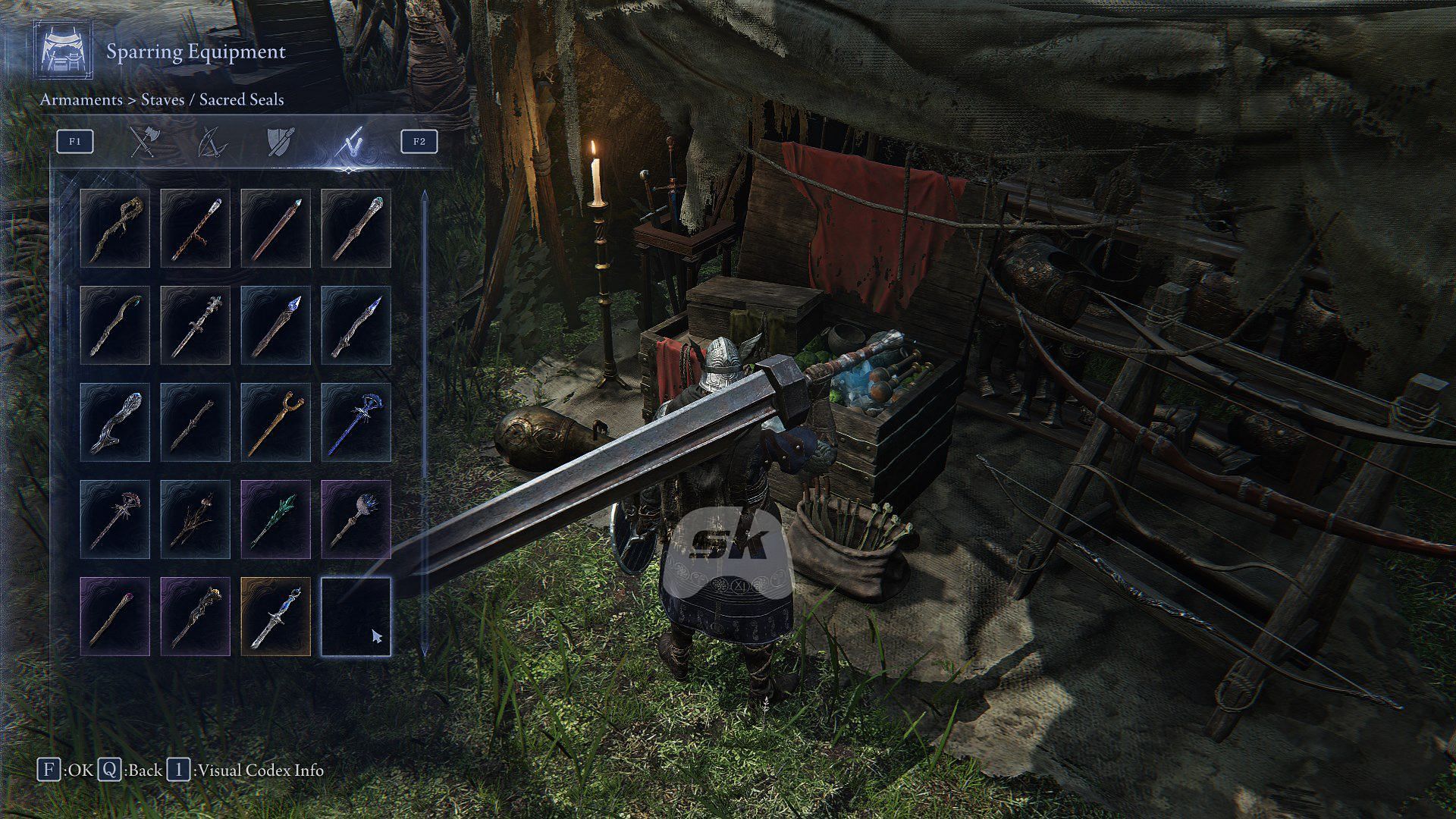Switch to the melee weapons axe-and-sword tab
The height and width of the screenshot is (819, 1456).
(x=143, y=142)
